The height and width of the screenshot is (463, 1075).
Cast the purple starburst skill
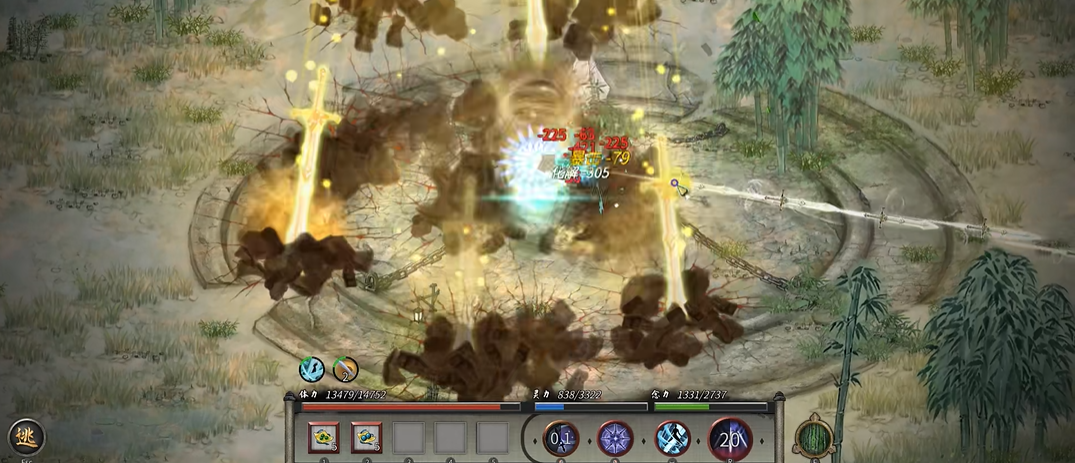[x=615, y=438]
